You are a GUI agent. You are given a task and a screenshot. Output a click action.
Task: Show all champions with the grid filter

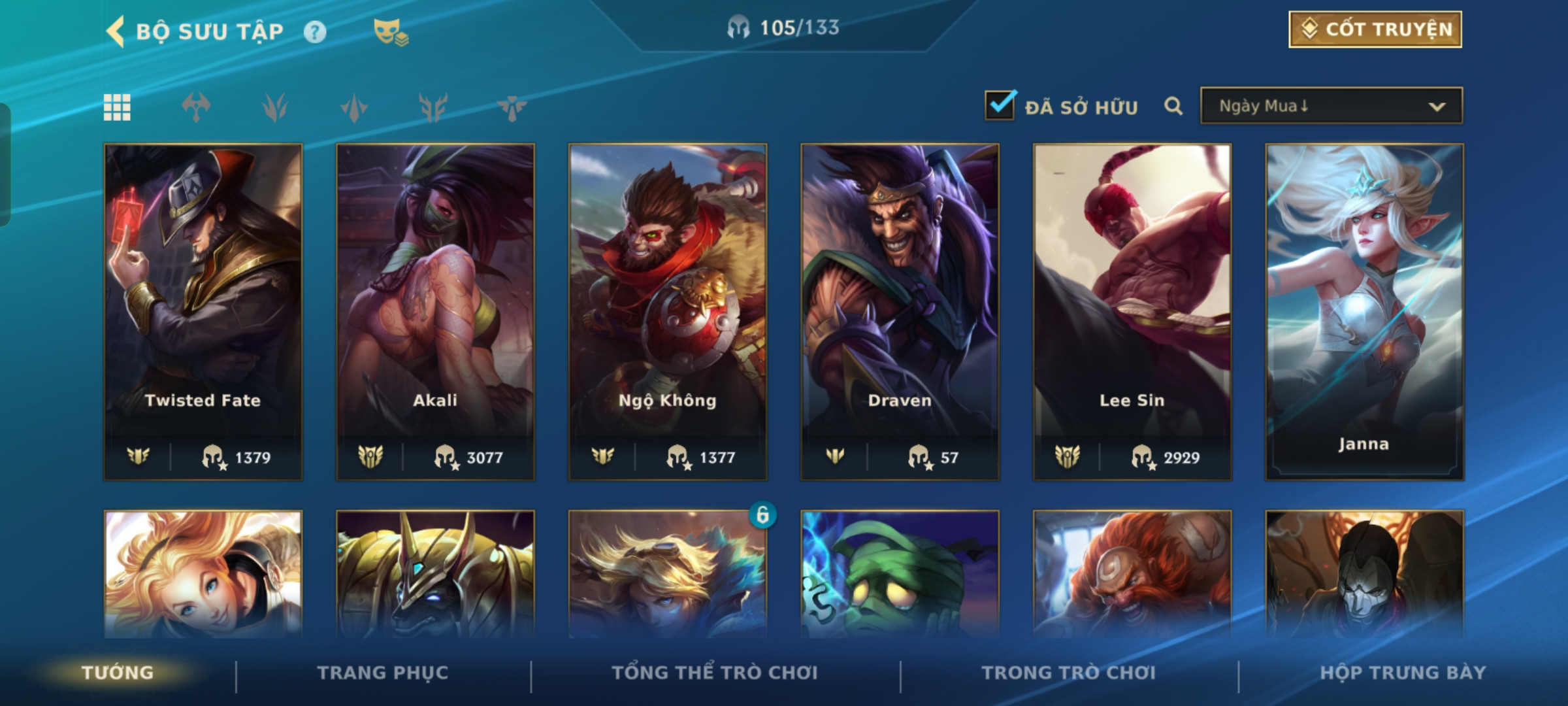117,107
